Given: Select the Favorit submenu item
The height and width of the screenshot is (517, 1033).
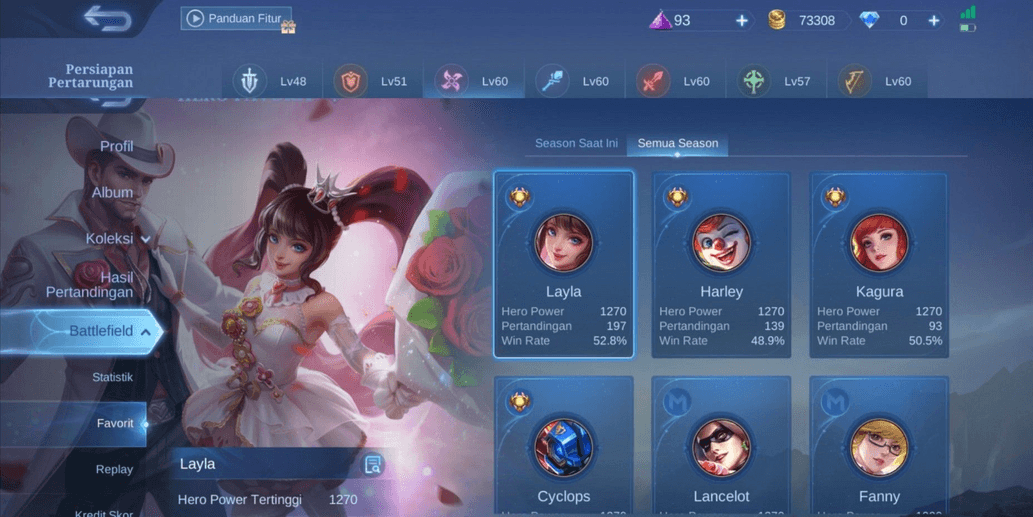Looking at the screenshot, I should 115,423.
